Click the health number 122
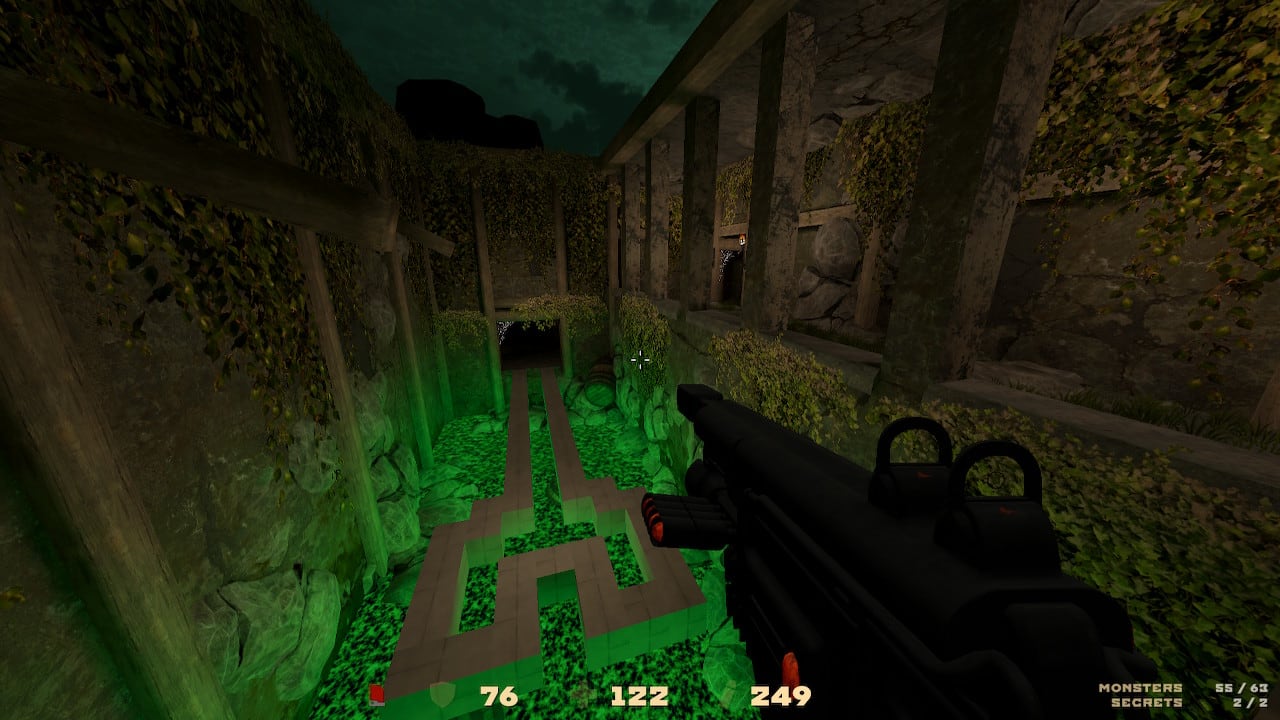The height and width of the screenshot is (720, 1280). (x=640, y=696)
